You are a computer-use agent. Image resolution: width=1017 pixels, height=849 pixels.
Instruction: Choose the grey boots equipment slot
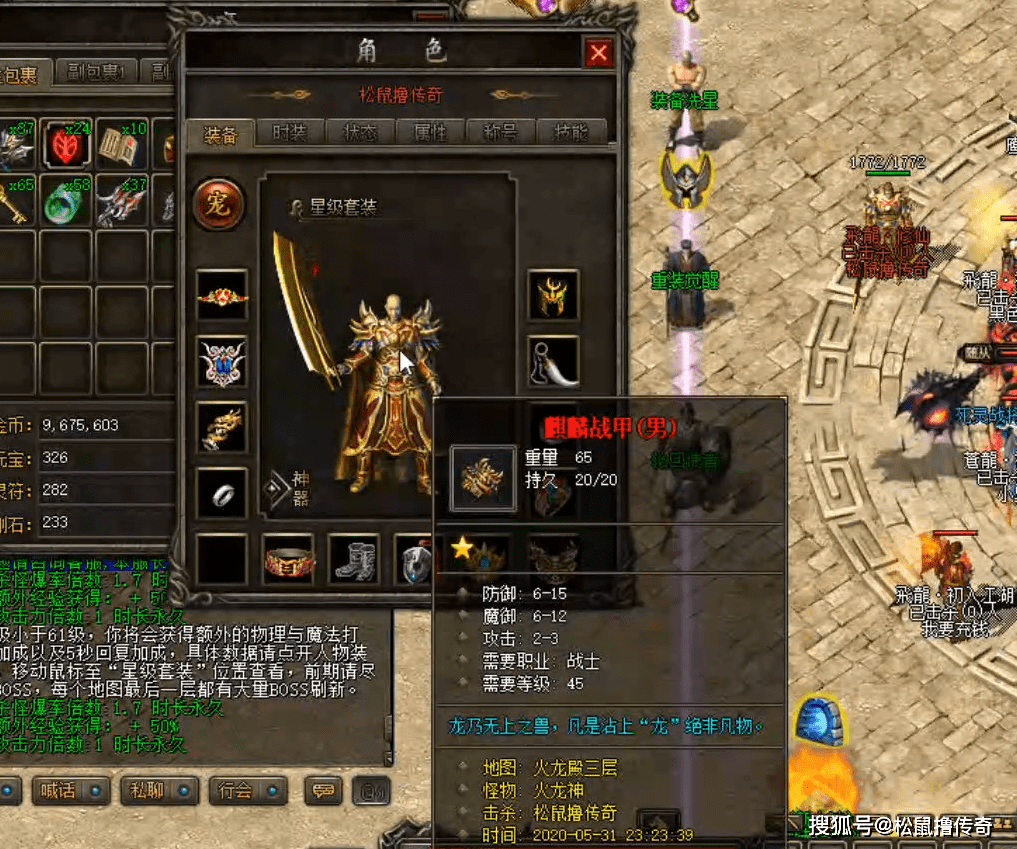354,559
